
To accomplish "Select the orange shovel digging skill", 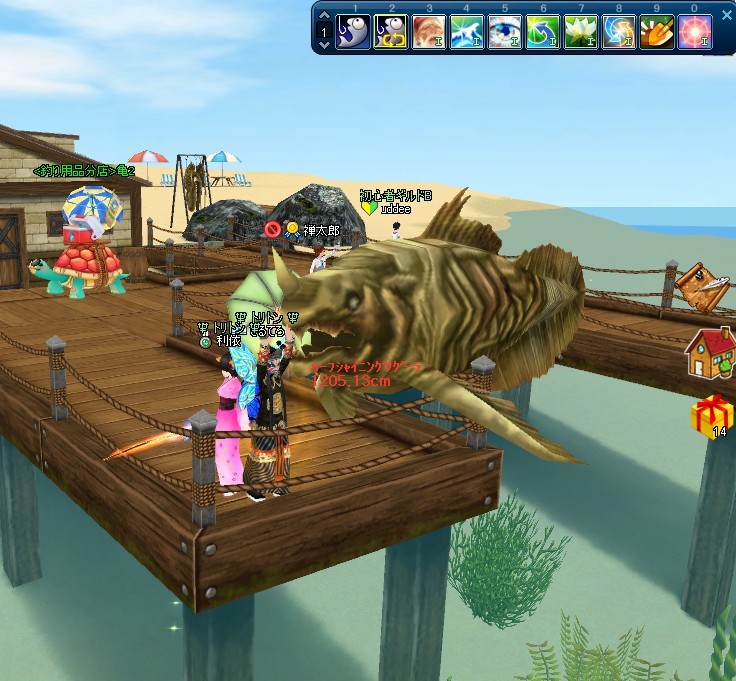I will (657, 33).
